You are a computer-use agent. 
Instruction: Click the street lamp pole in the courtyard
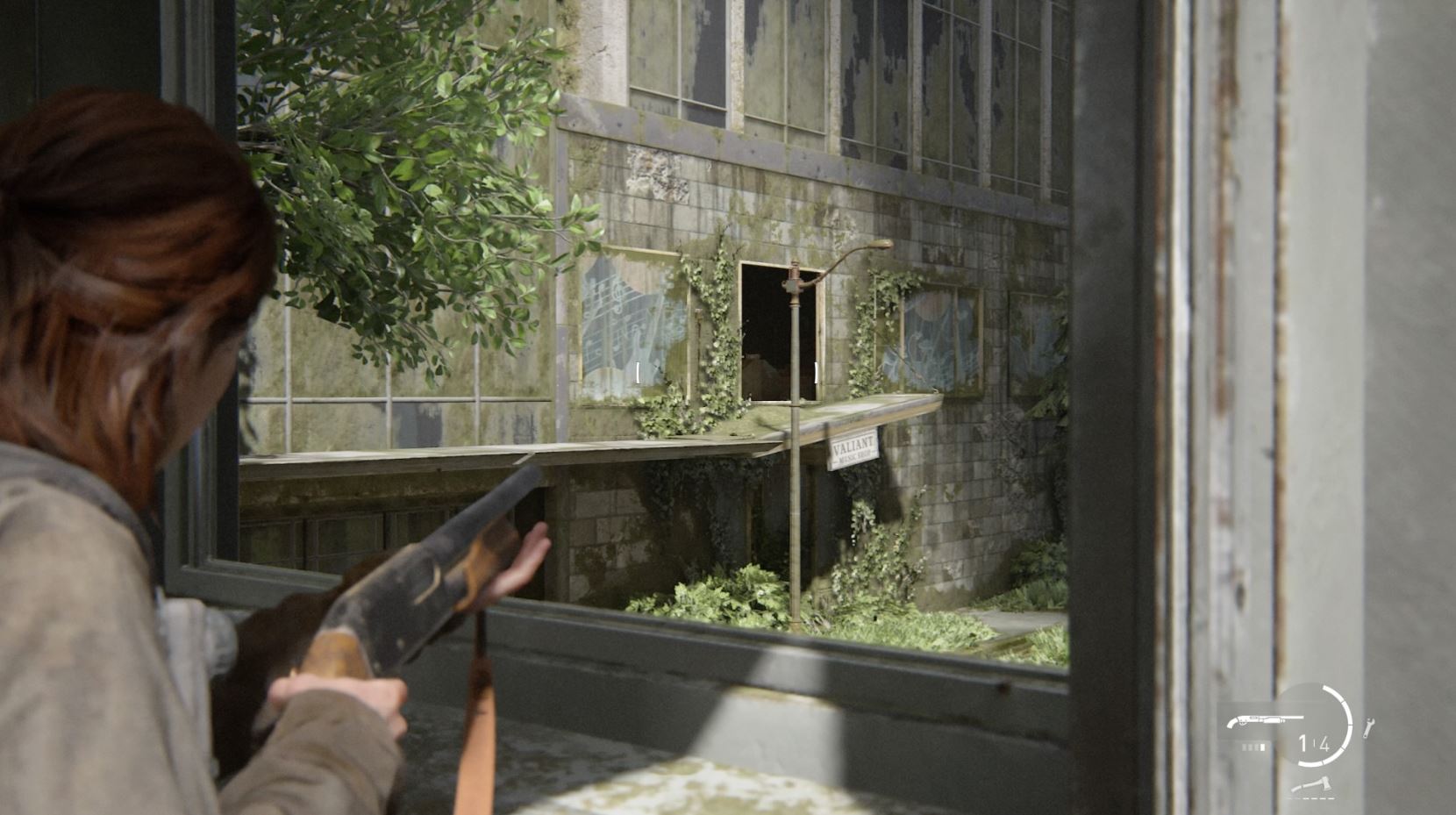[795, 491]
